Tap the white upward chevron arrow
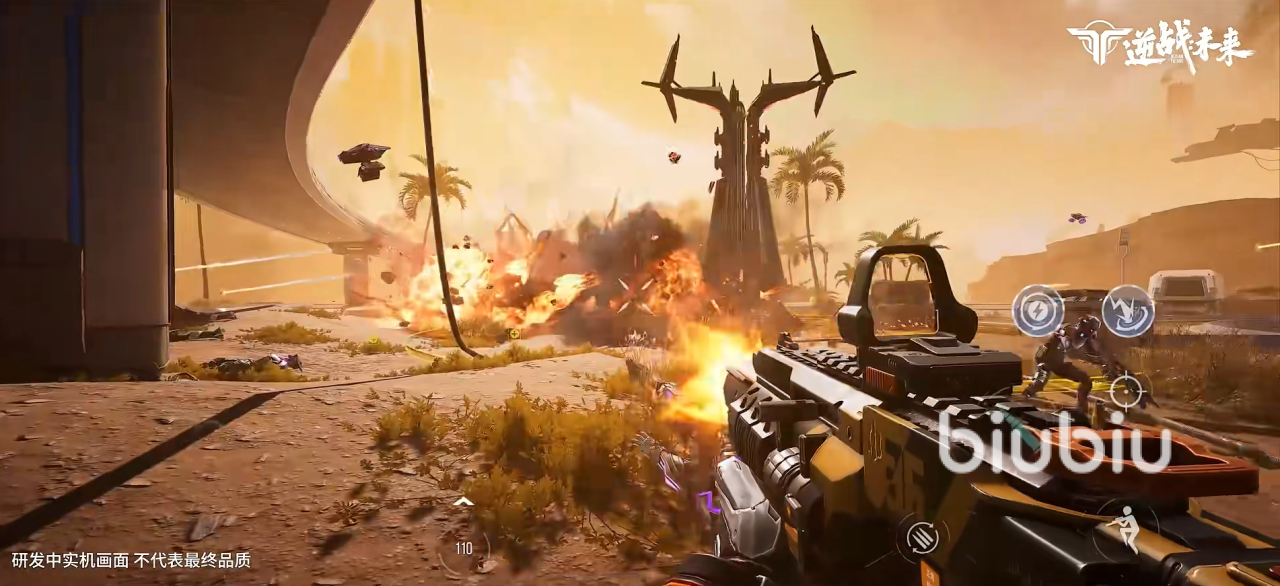Image resolution: width=1280 pixels, height=586 pixels. coord(463,501)
